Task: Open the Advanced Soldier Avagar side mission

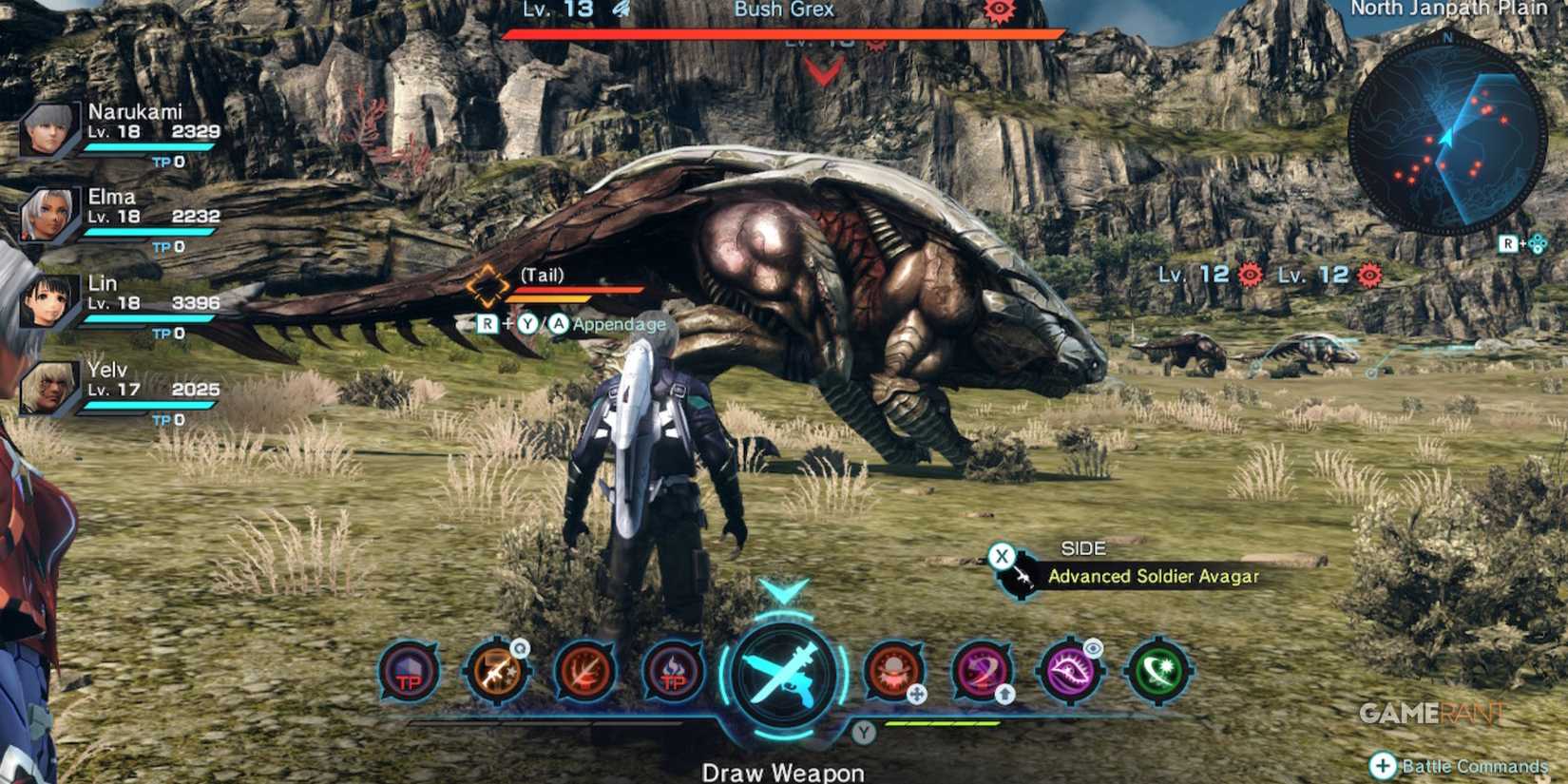Action: (x=1153, y=576)
